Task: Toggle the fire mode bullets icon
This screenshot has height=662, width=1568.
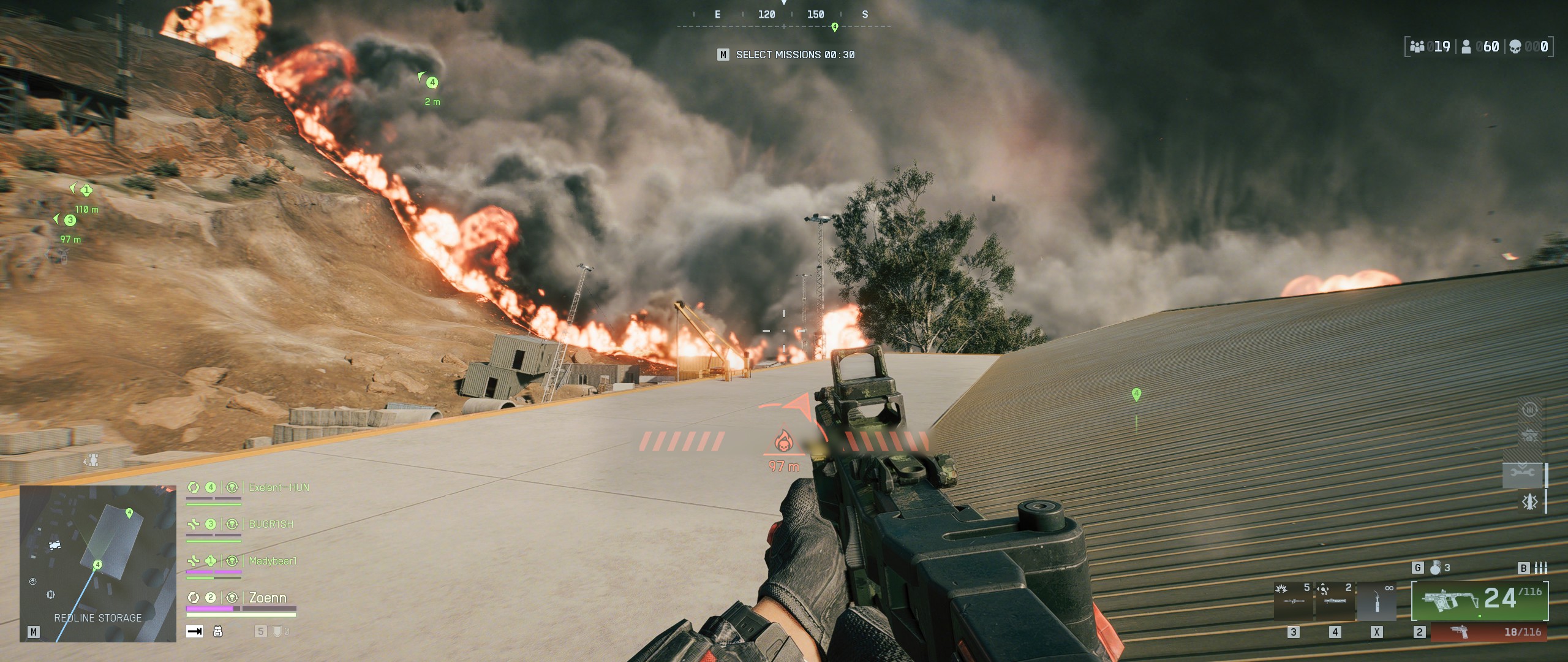Action: coord(1541,568)
